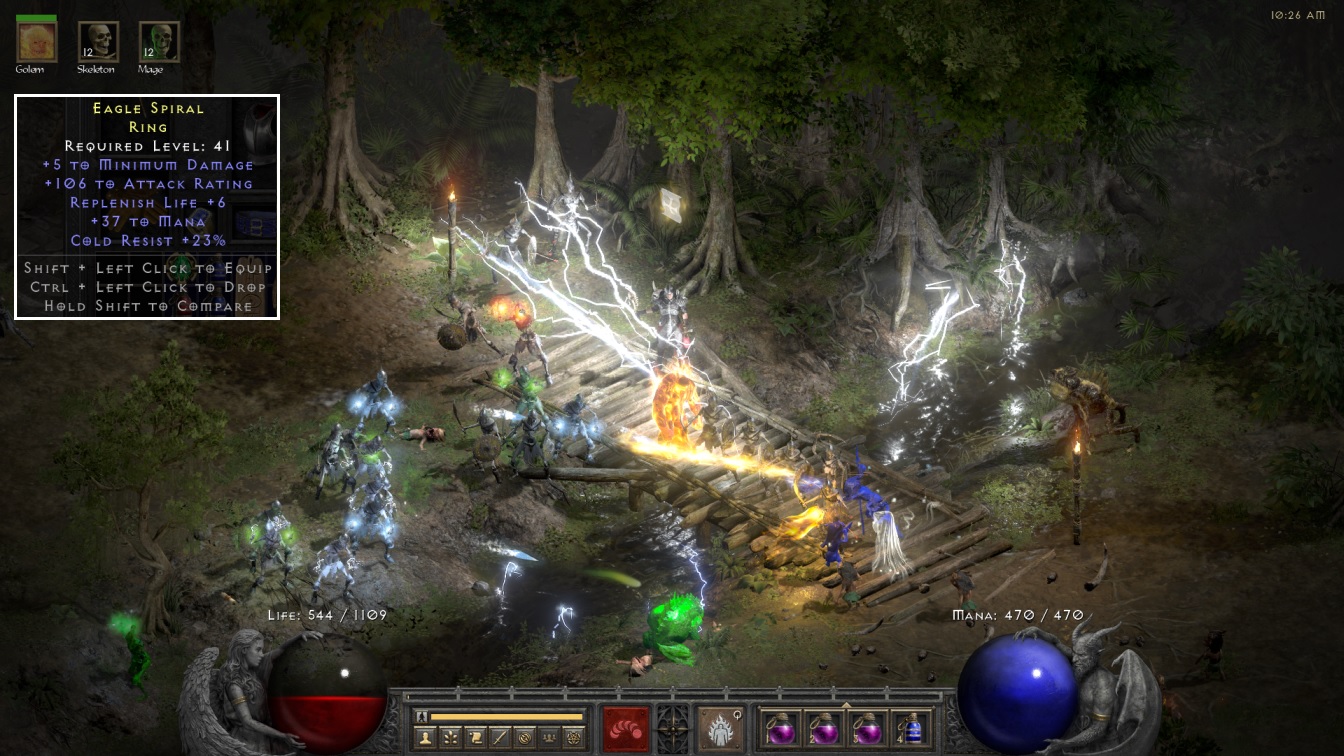Open the skill tree leaf icon
Viewport: 1344px width, 756px height.
(449, 737)
